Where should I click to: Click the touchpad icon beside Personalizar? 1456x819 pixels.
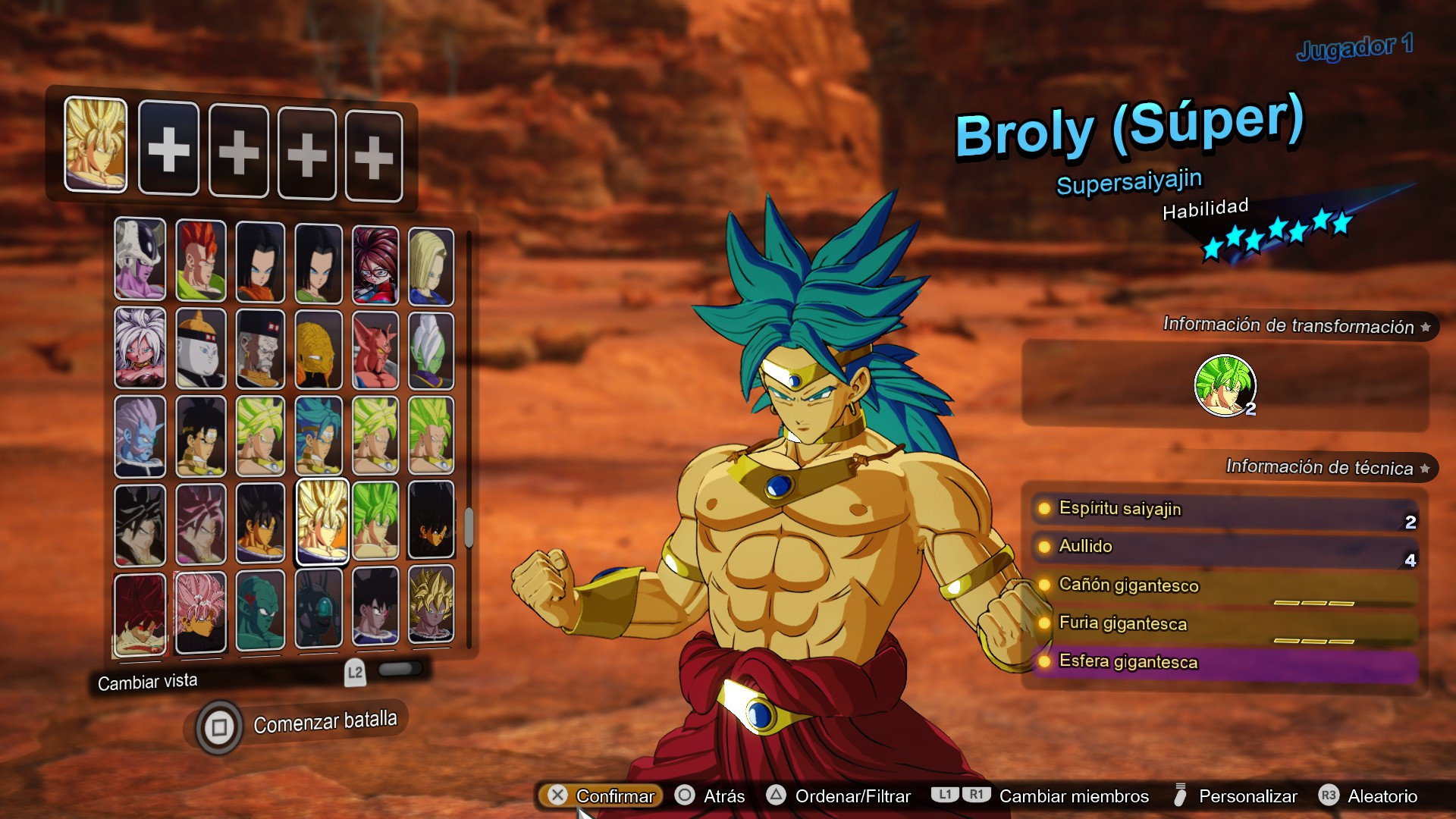pos(1180,795)
